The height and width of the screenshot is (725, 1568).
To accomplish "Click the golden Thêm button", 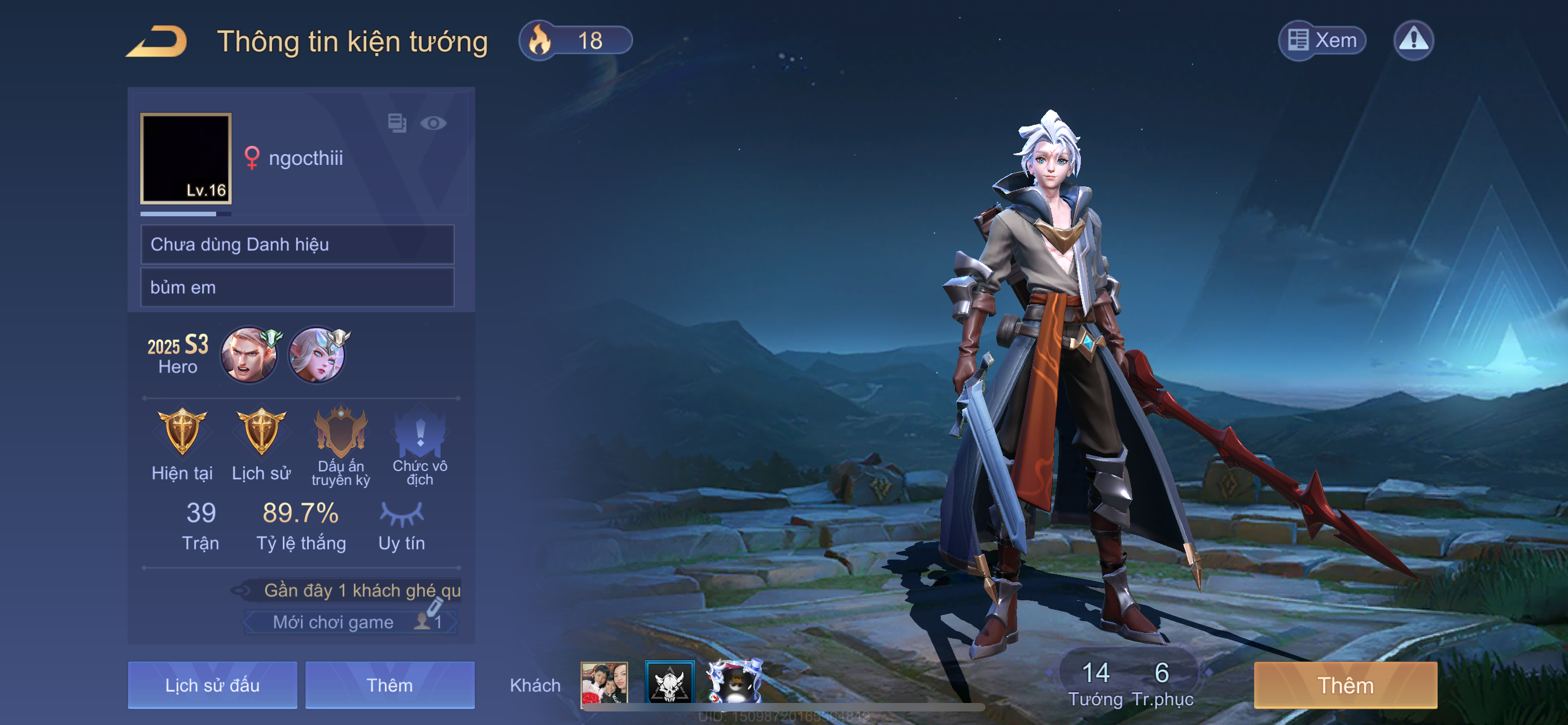I will click(x=1345, y=685).
